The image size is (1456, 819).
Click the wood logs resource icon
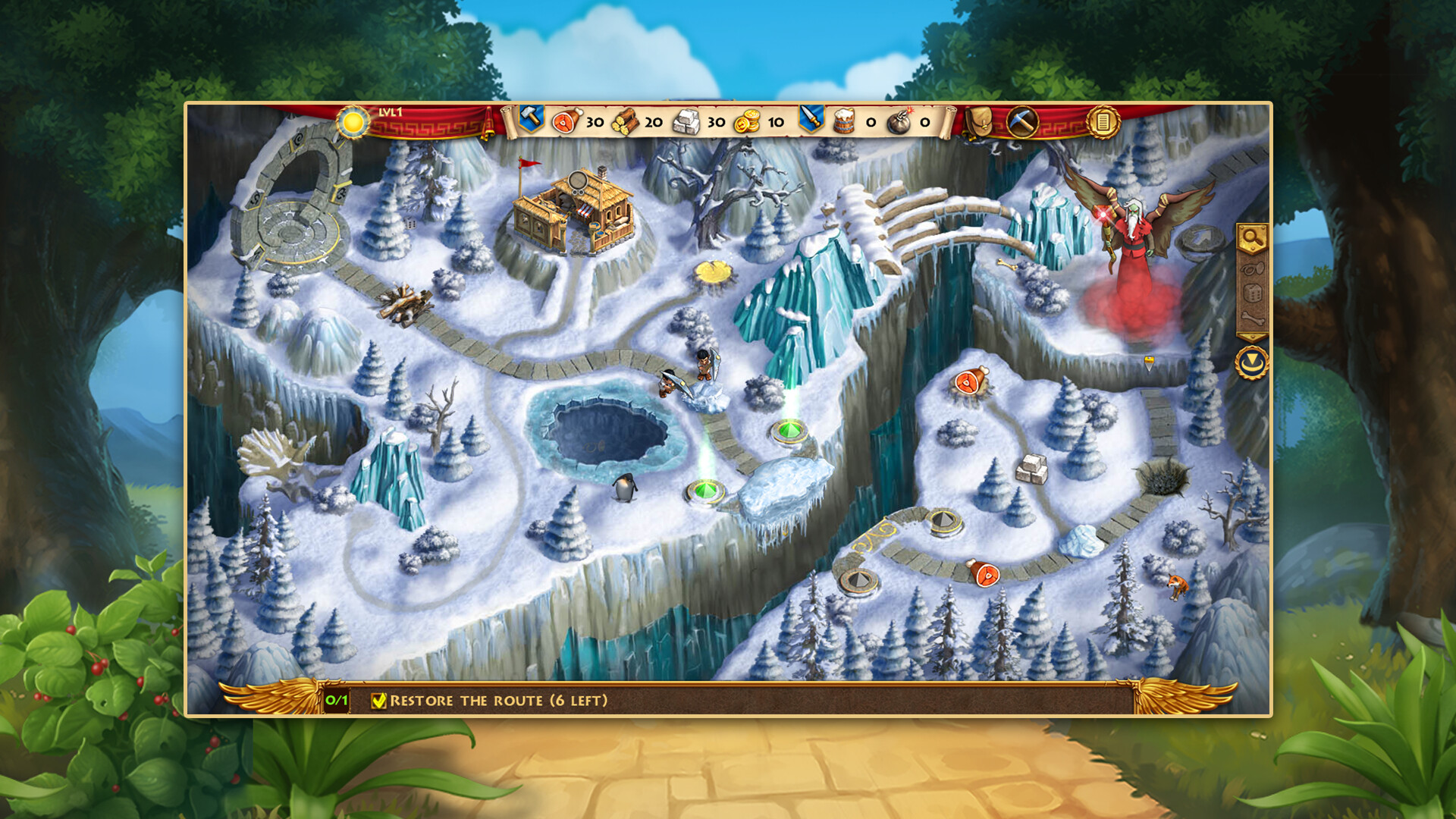626,121
